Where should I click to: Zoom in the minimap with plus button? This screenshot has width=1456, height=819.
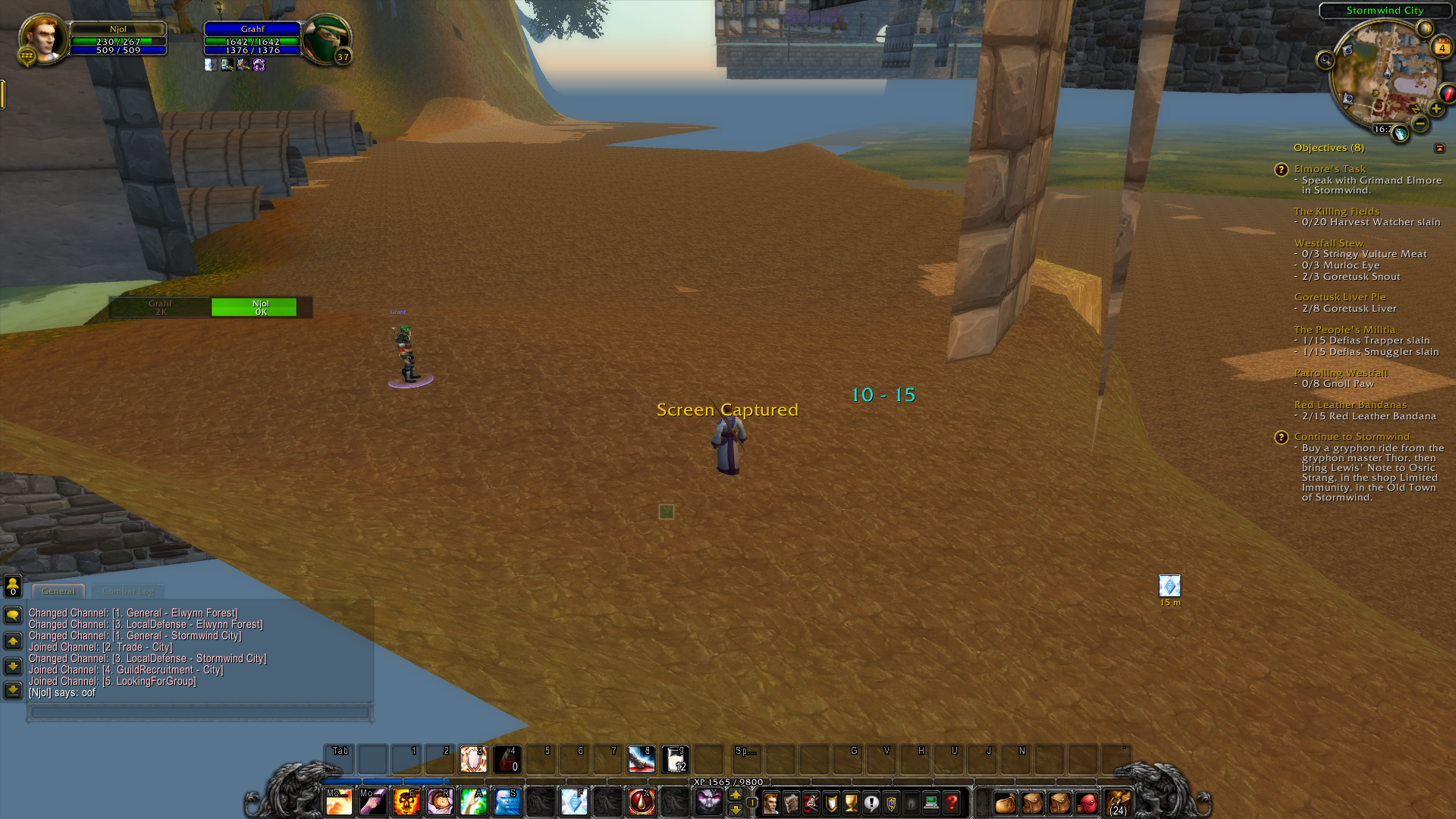pyautogui.click(x=1436, y=108)
